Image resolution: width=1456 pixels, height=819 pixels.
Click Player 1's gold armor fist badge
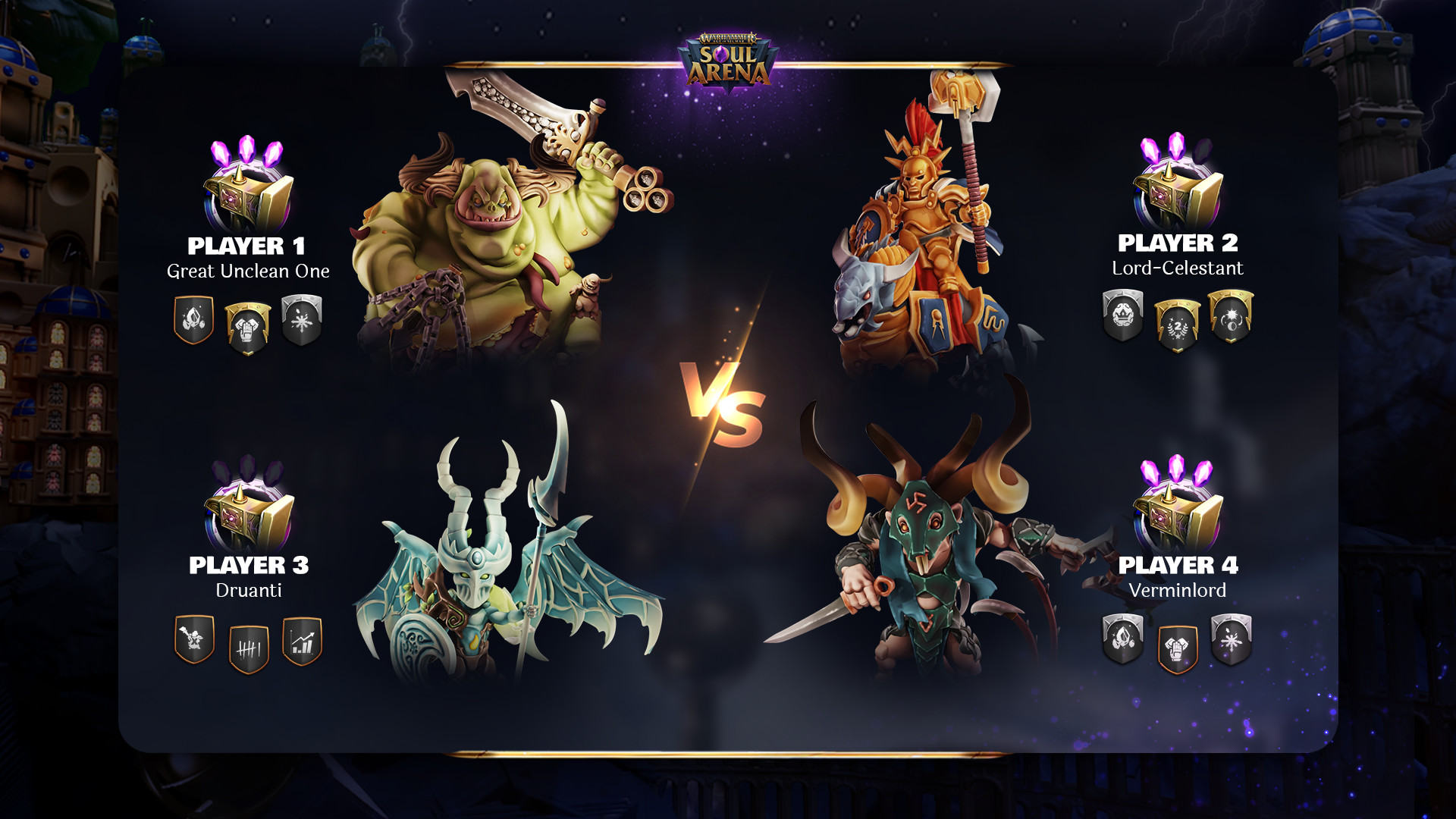tap(246, 324)
